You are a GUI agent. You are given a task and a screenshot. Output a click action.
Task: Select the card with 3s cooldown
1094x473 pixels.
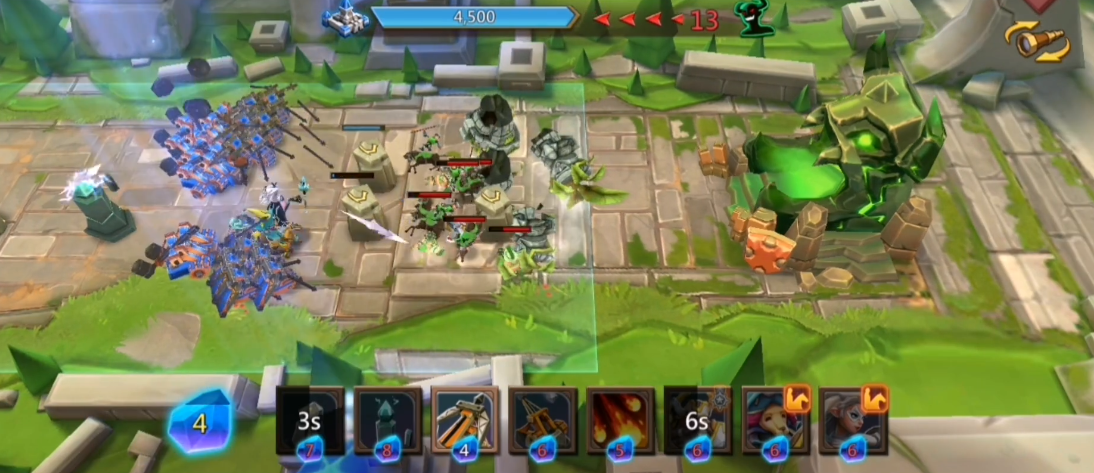point(310,422)
